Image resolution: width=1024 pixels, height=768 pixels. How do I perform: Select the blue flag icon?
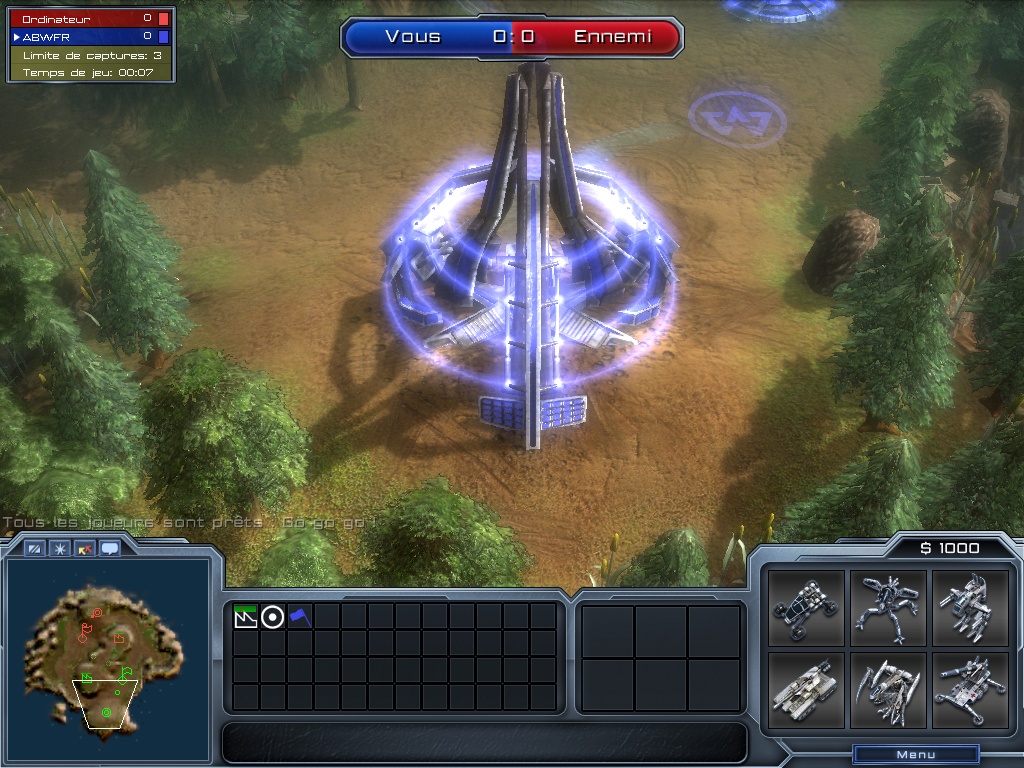[300, 617]
